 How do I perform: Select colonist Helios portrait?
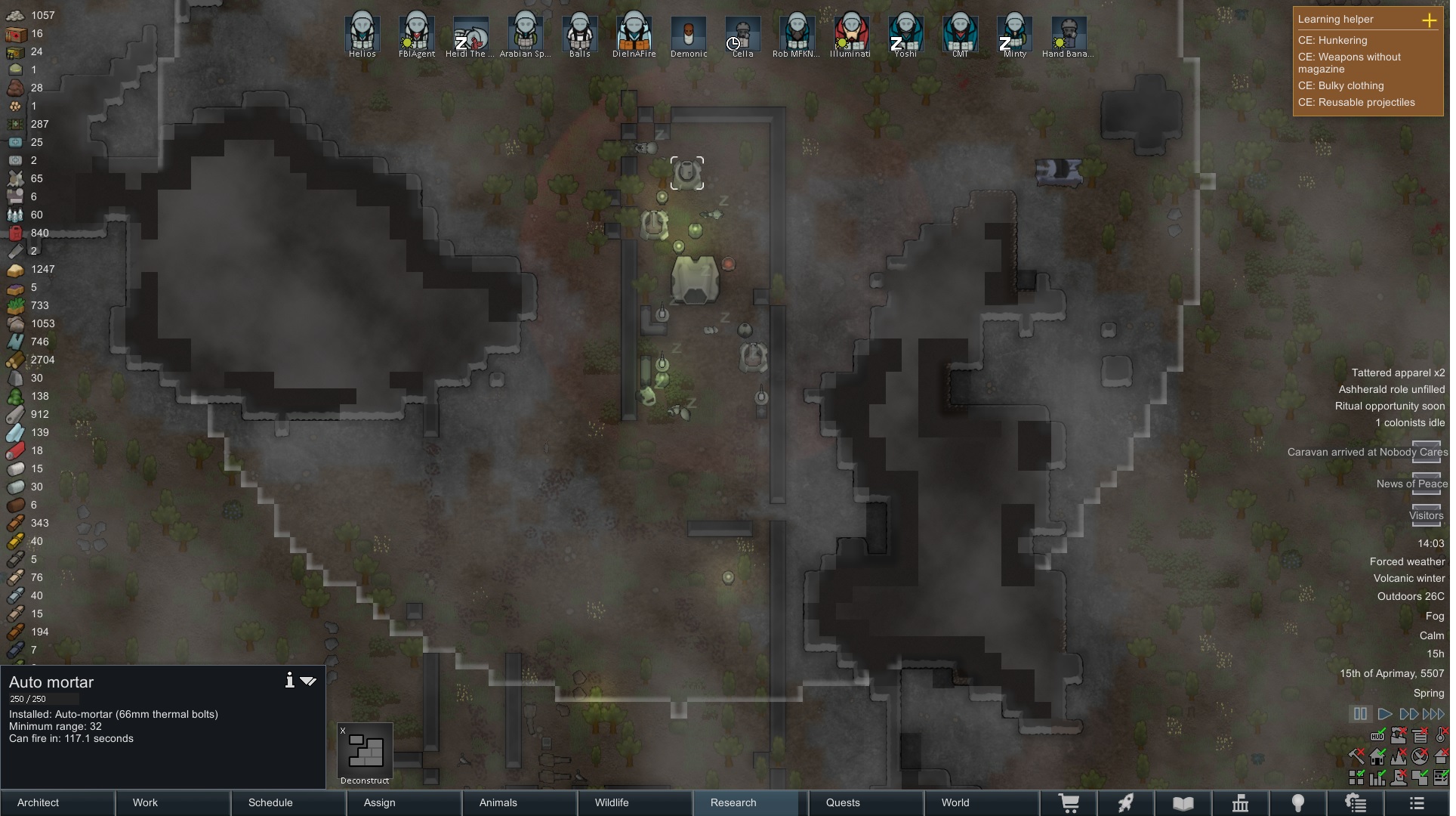pyautogui.click(x=362, y=34)
